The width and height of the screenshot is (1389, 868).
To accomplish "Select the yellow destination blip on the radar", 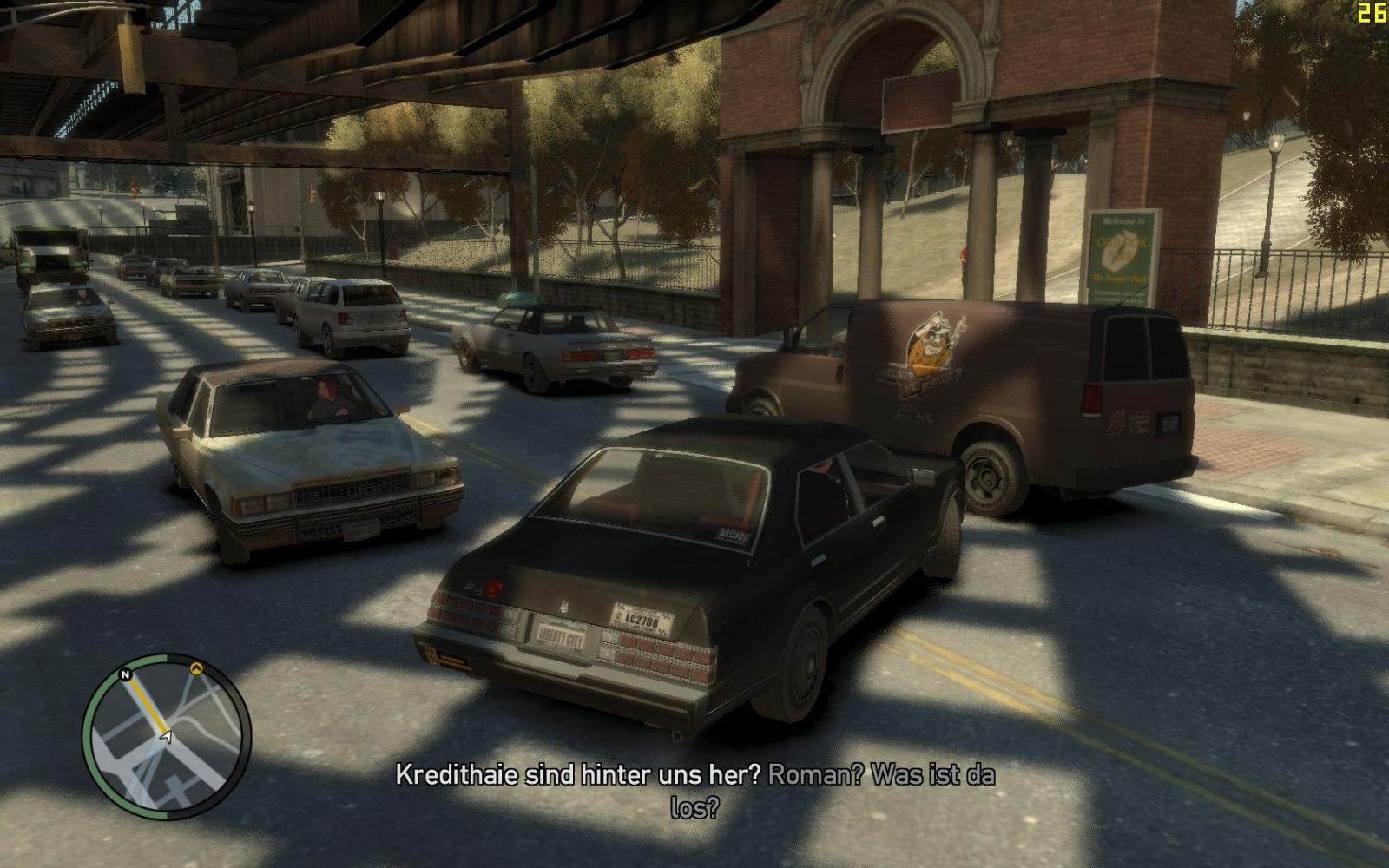I will [196, 669].
